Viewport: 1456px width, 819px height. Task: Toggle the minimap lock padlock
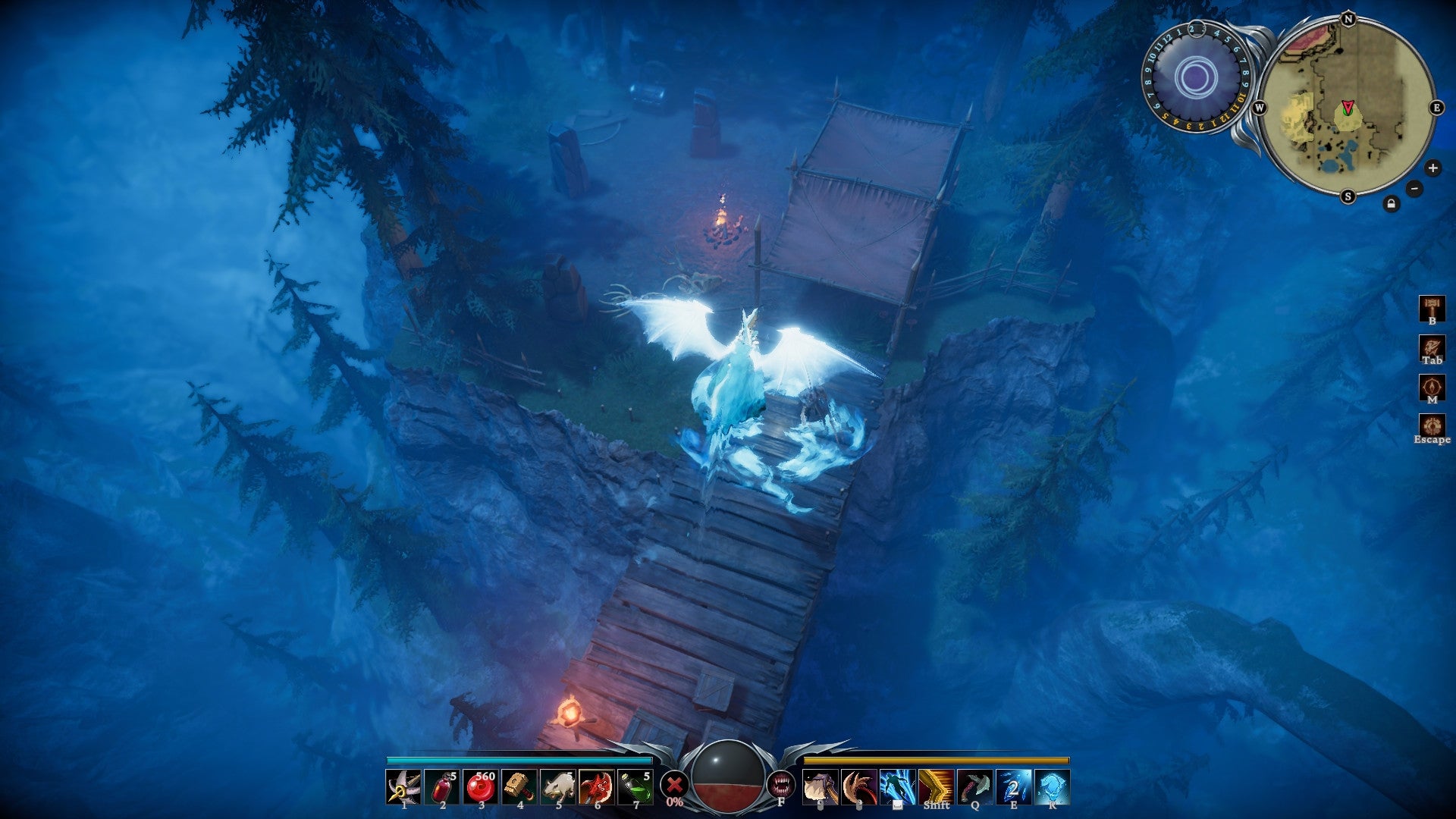[1391, 203]
